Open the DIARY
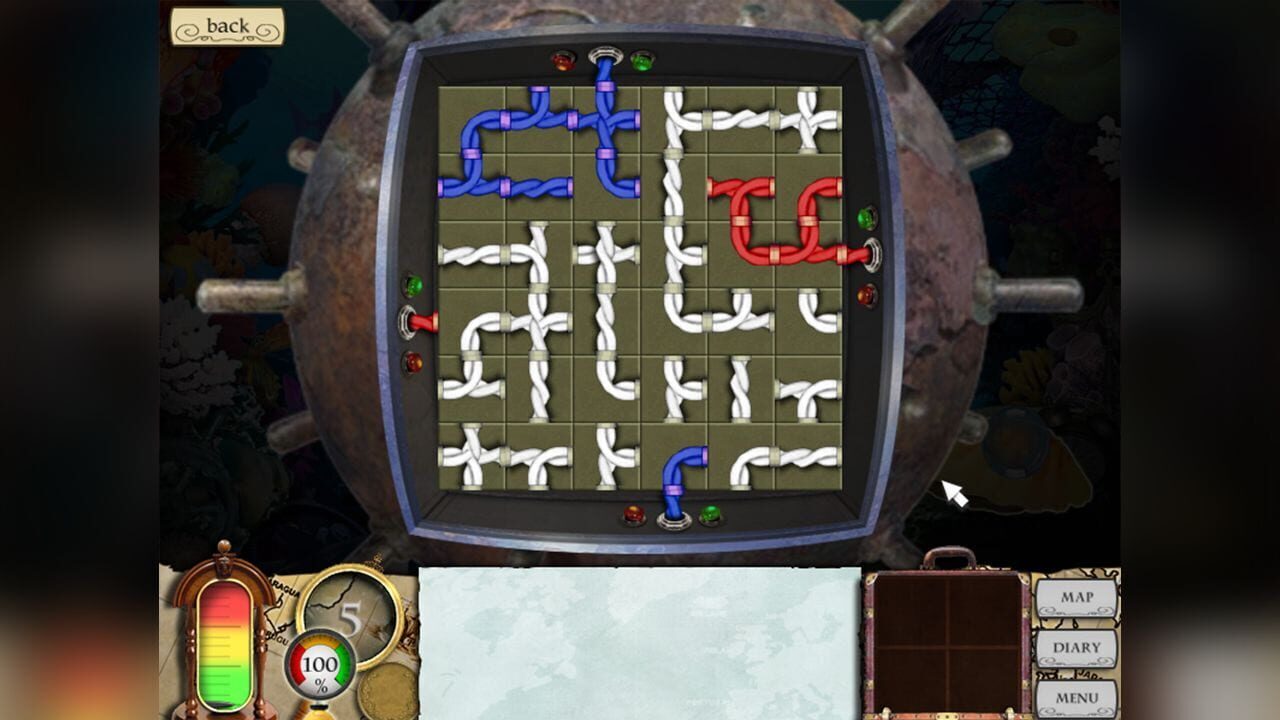 point(1075,648)
